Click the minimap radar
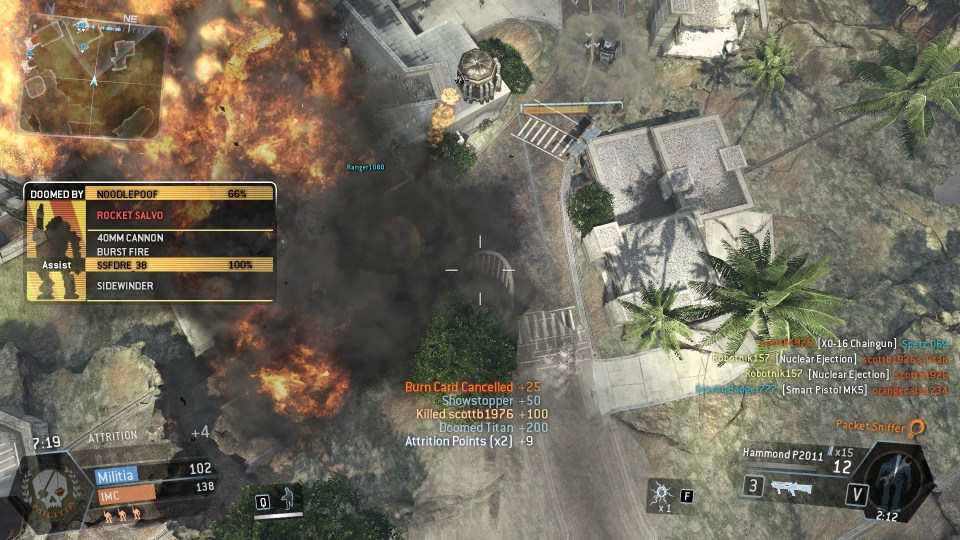The image size is (960, 540). (90, 77)
